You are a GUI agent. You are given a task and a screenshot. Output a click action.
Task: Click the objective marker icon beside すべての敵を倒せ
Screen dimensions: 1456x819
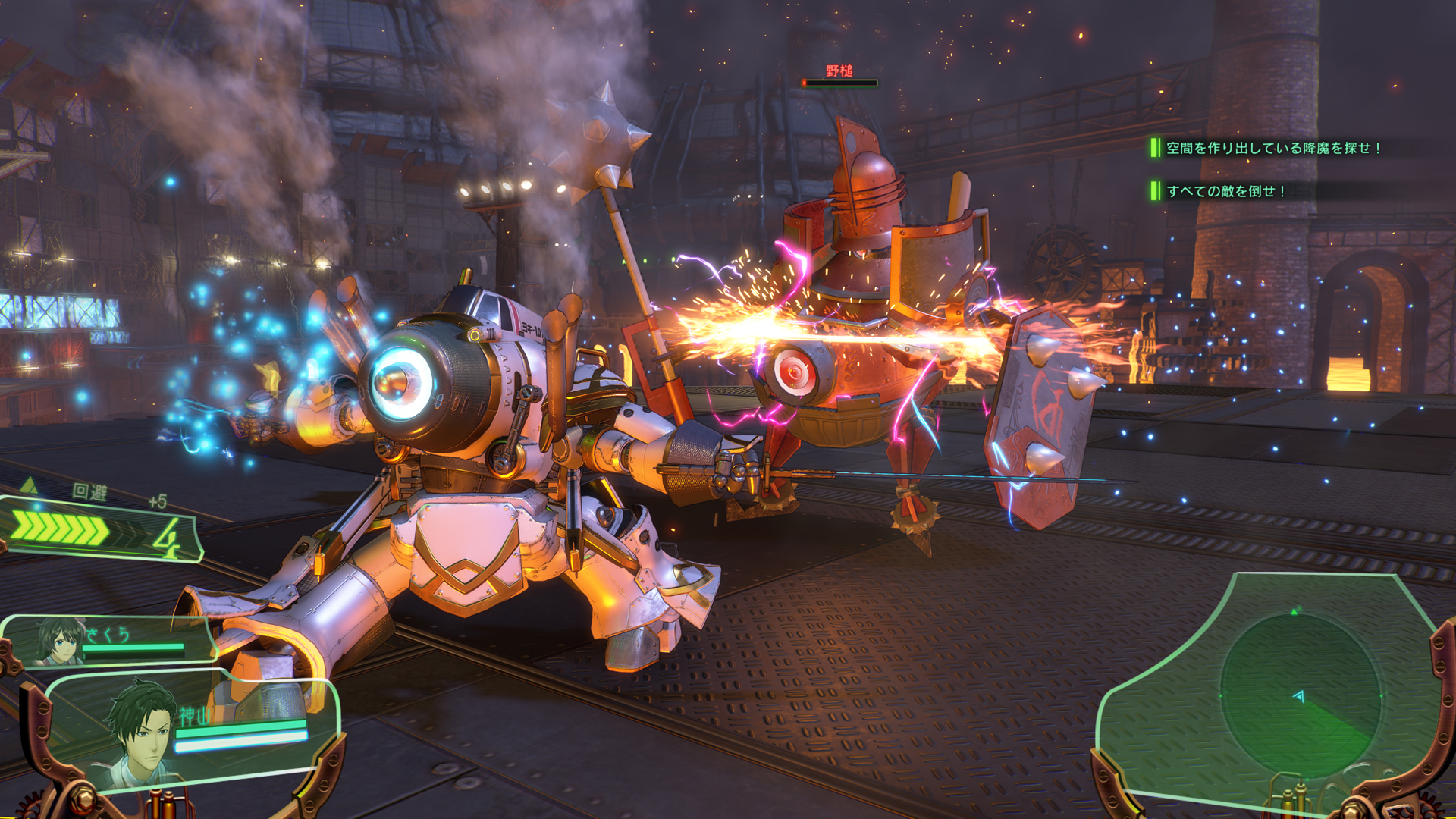[x=1156, y=193]
